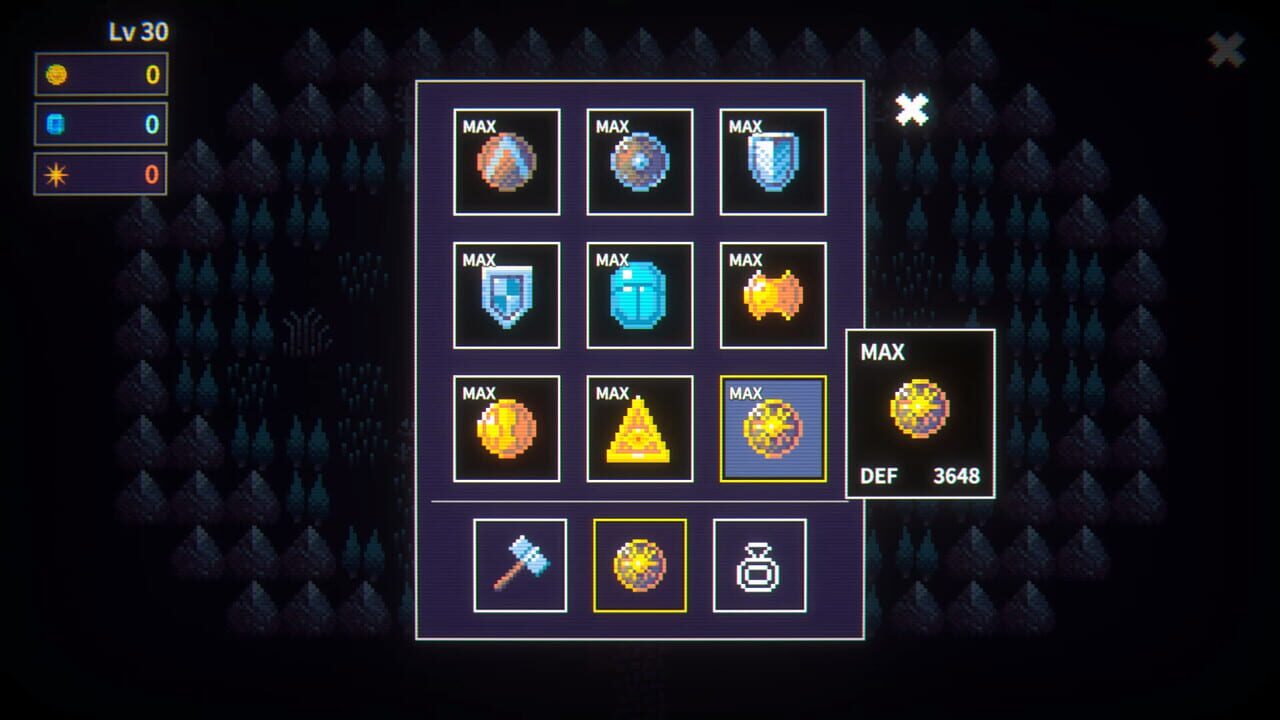Select the golden pyramid eye upgrade
Image resolution: width=1280 pixels, height=720 pixels.
click(639, 428)
